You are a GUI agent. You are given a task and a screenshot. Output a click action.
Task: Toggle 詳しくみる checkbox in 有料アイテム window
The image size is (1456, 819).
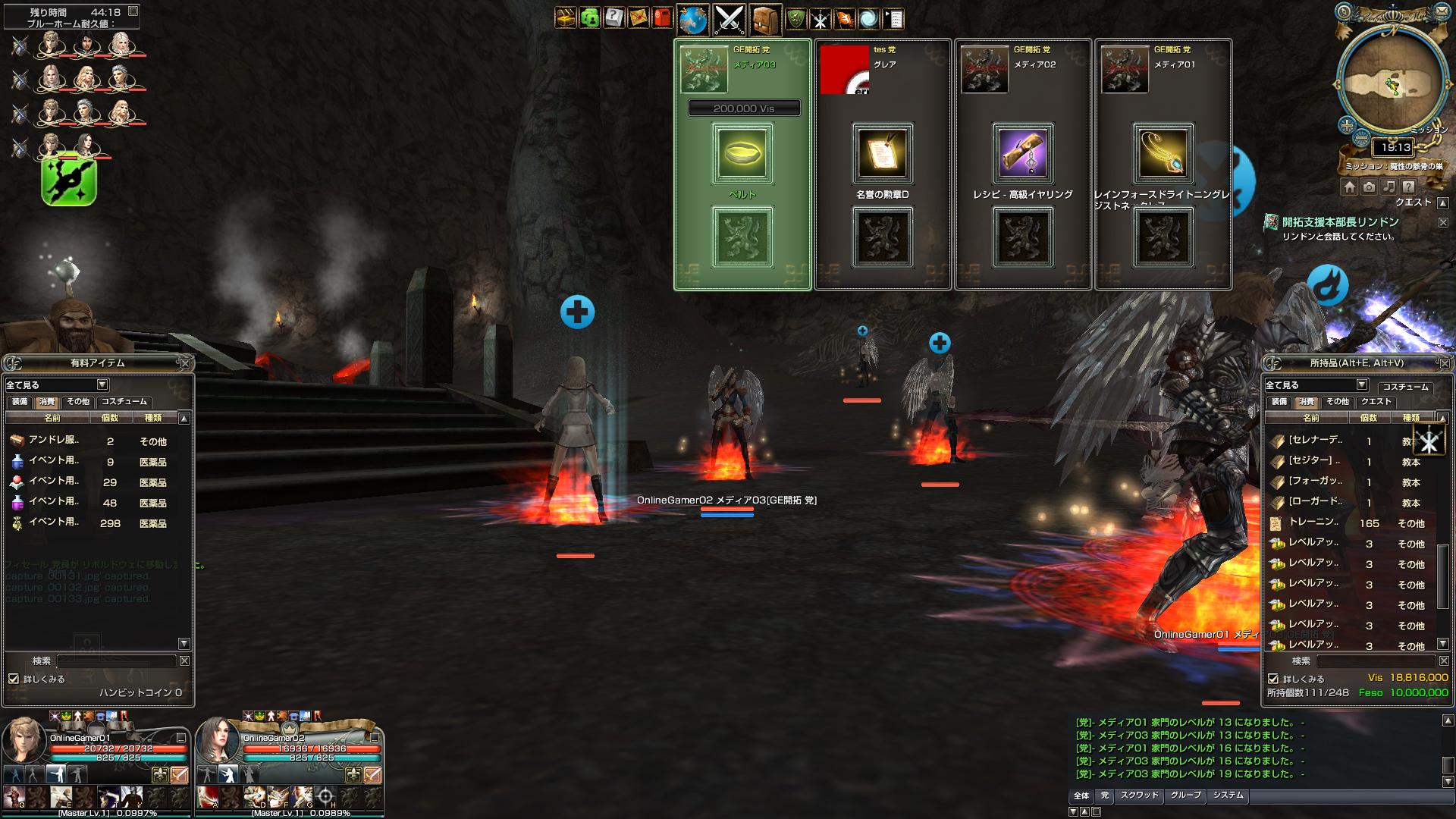(14, 679)
